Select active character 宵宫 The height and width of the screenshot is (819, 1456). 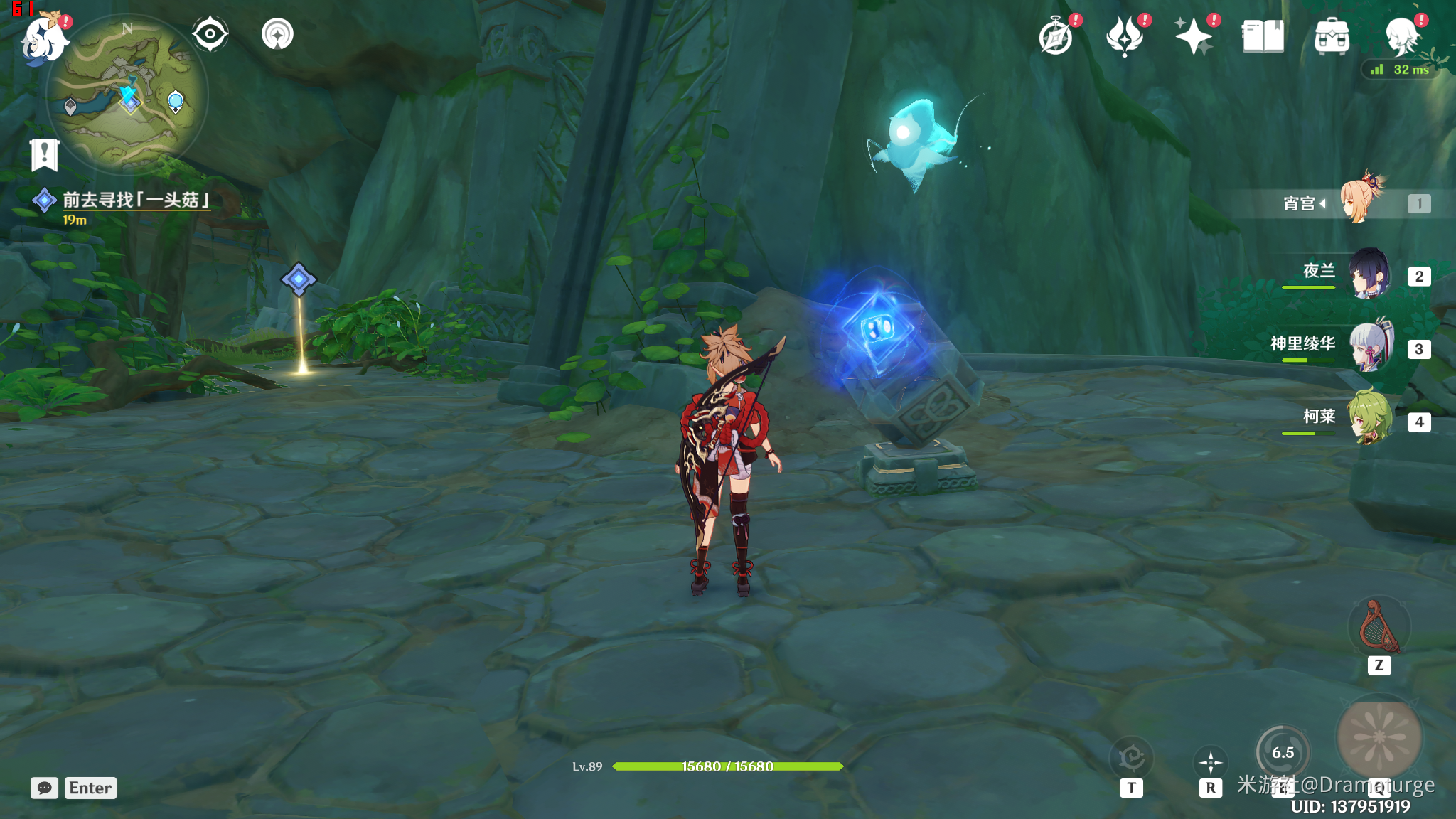coord(1360,202)
